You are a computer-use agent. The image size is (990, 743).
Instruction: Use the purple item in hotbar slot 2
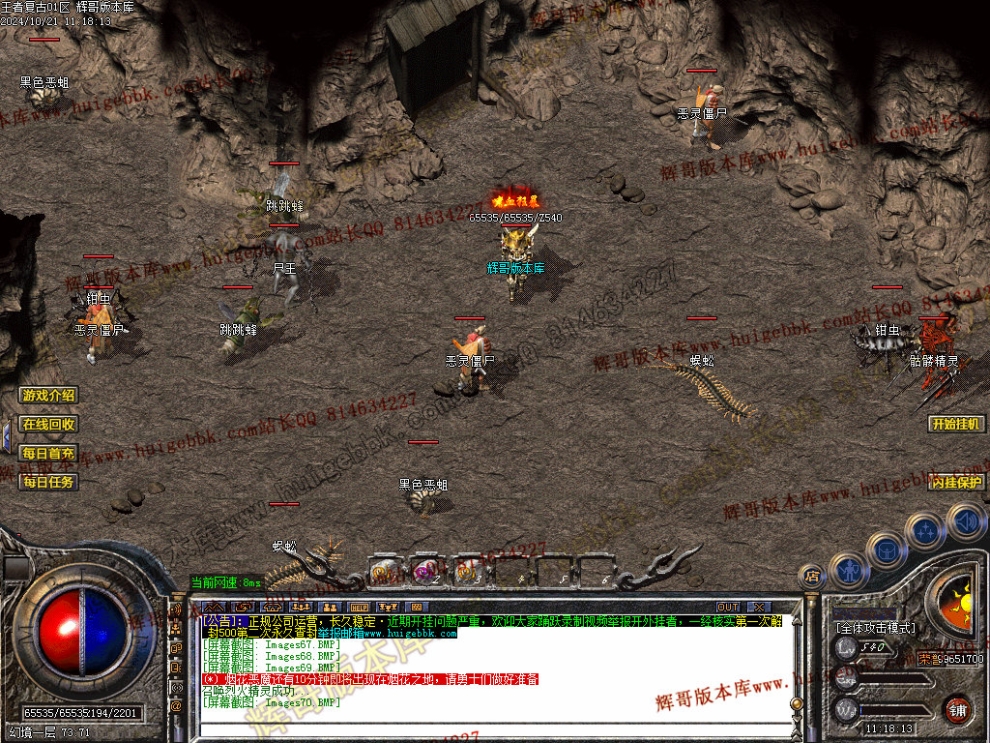click(425, 571)
